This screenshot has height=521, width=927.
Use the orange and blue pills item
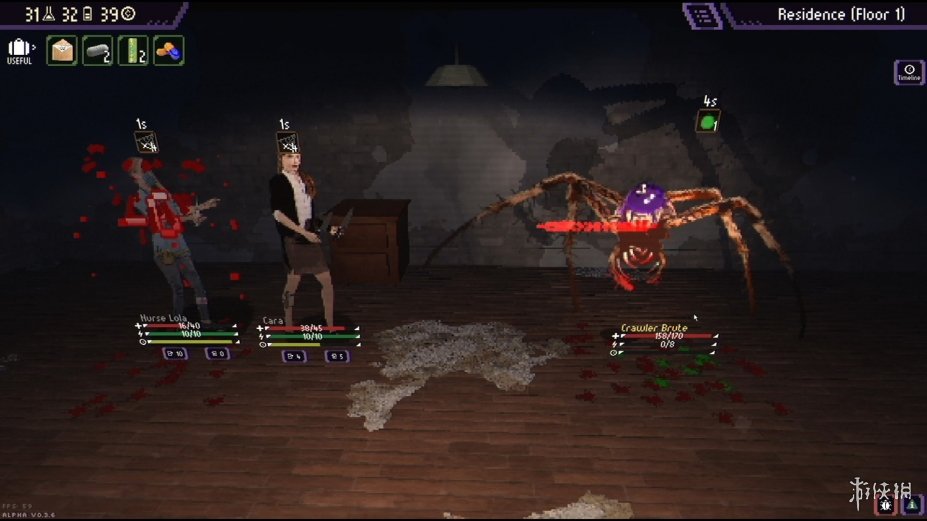tap(169, 50)
